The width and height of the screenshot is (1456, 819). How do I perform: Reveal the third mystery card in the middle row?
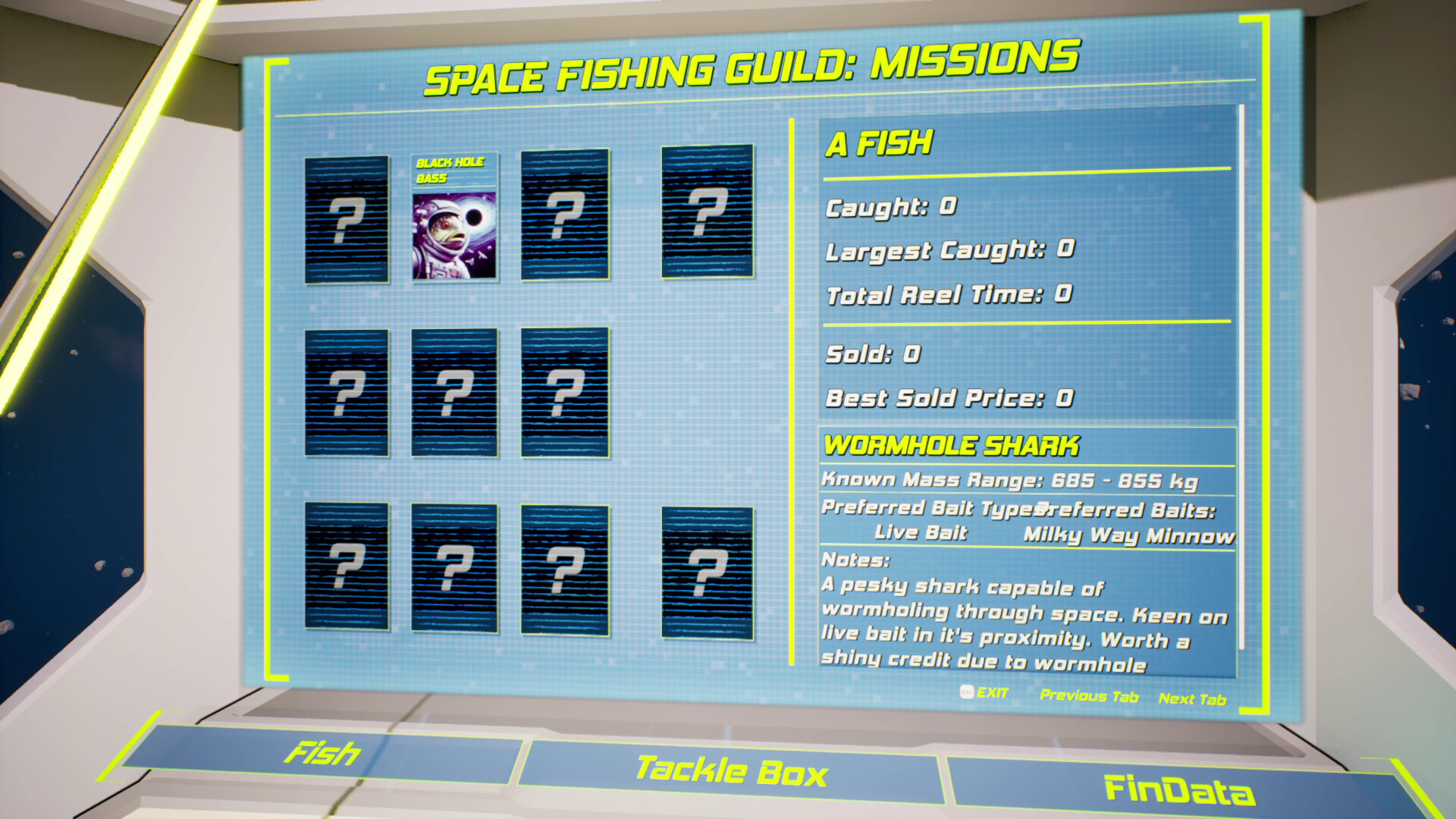563,393
